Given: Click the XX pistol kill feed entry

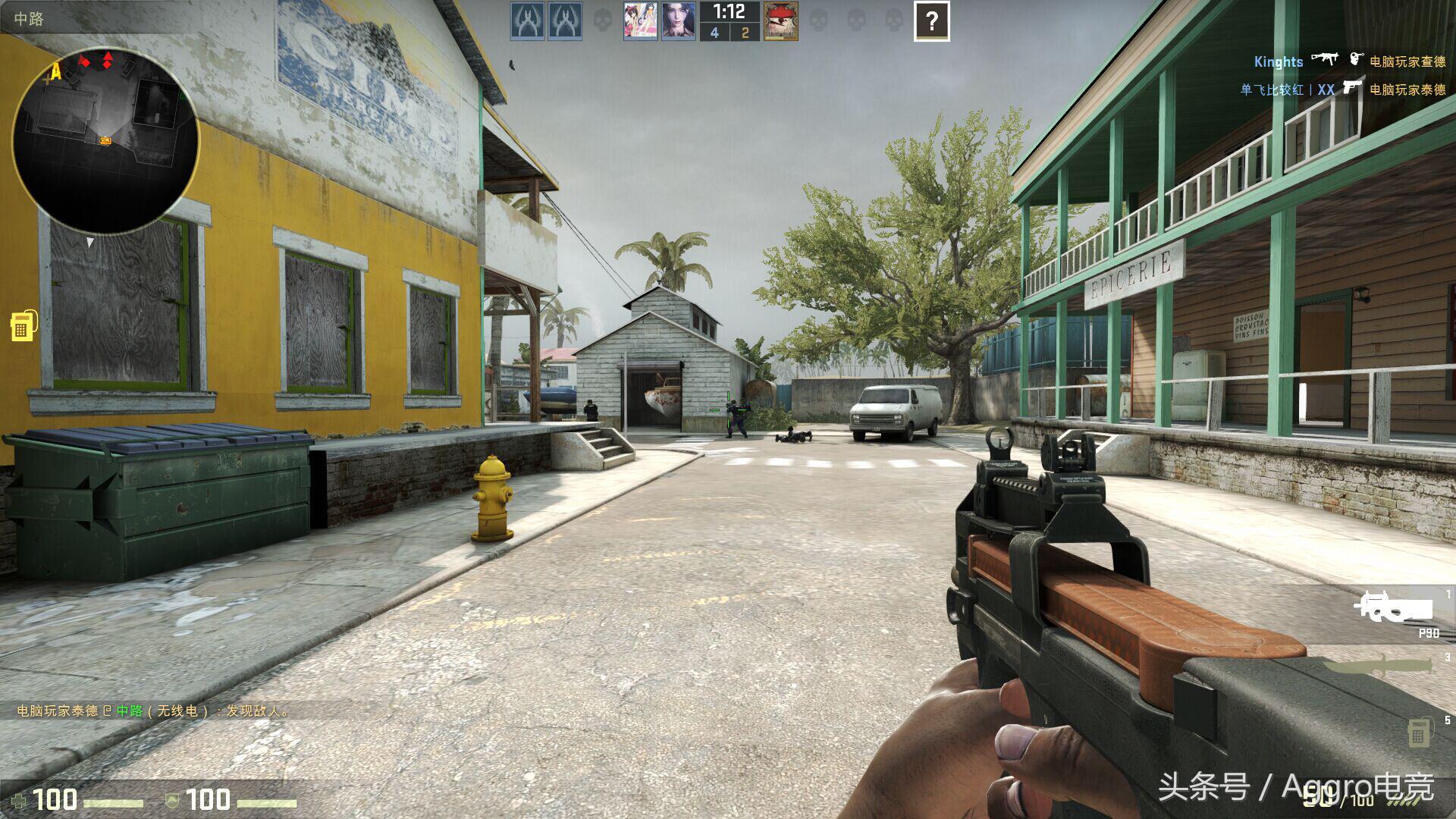Looking at the screenshot, I should tap(1342, 89).
